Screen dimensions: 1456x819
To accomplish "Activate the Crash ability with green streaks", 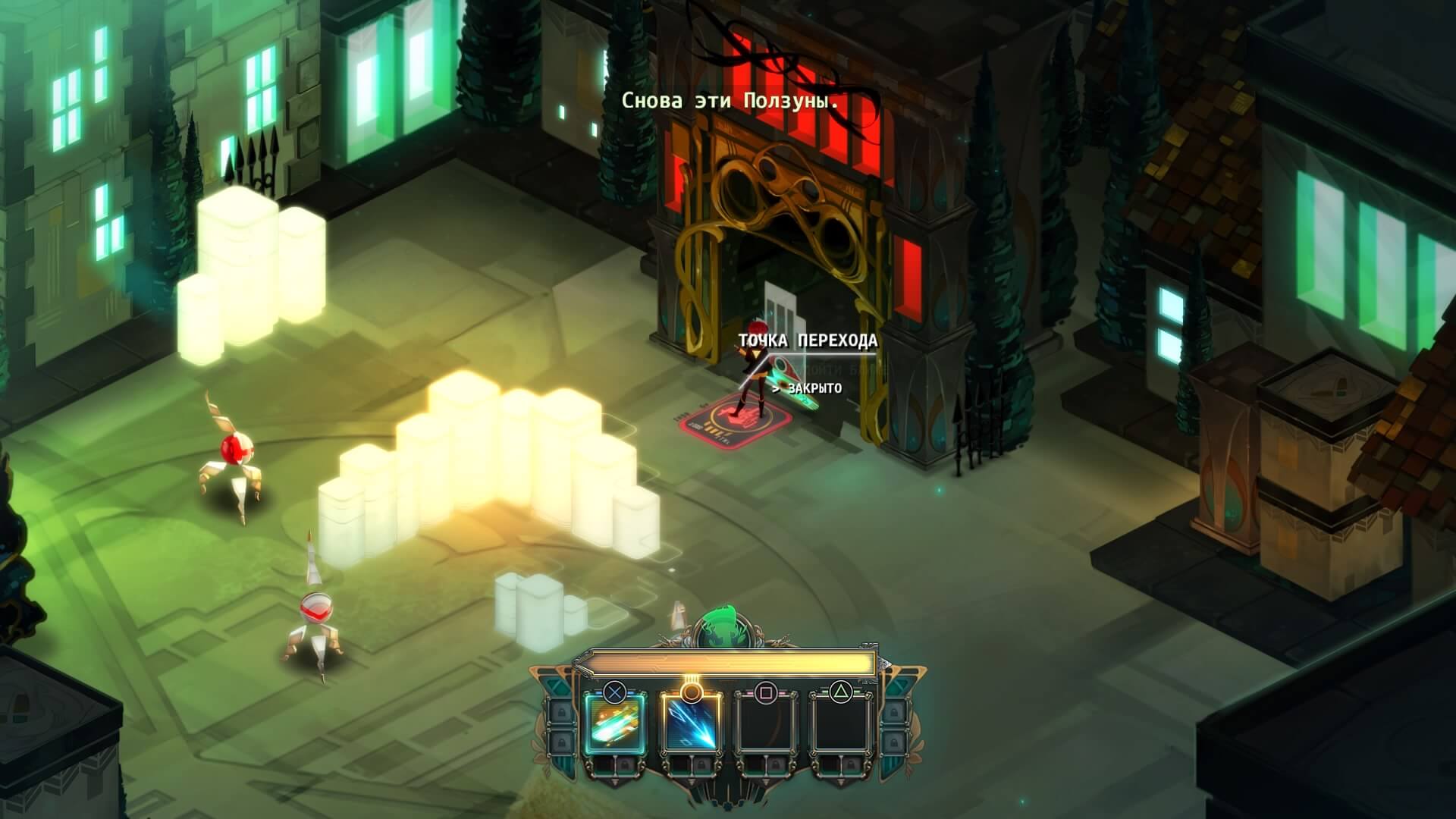I will (x=615, y=725).
